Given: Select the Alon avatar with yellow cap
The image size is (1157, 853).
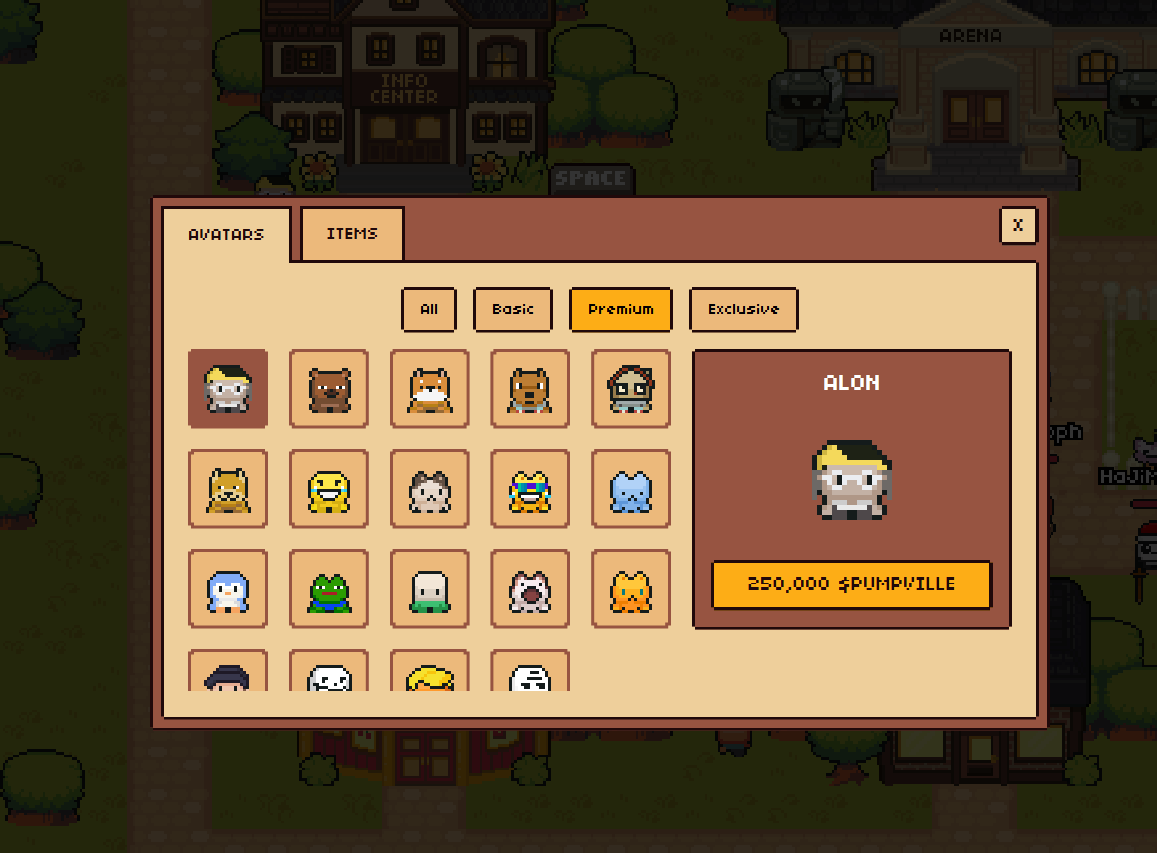Looking at the screenshot, I should [x=228, y=389].
